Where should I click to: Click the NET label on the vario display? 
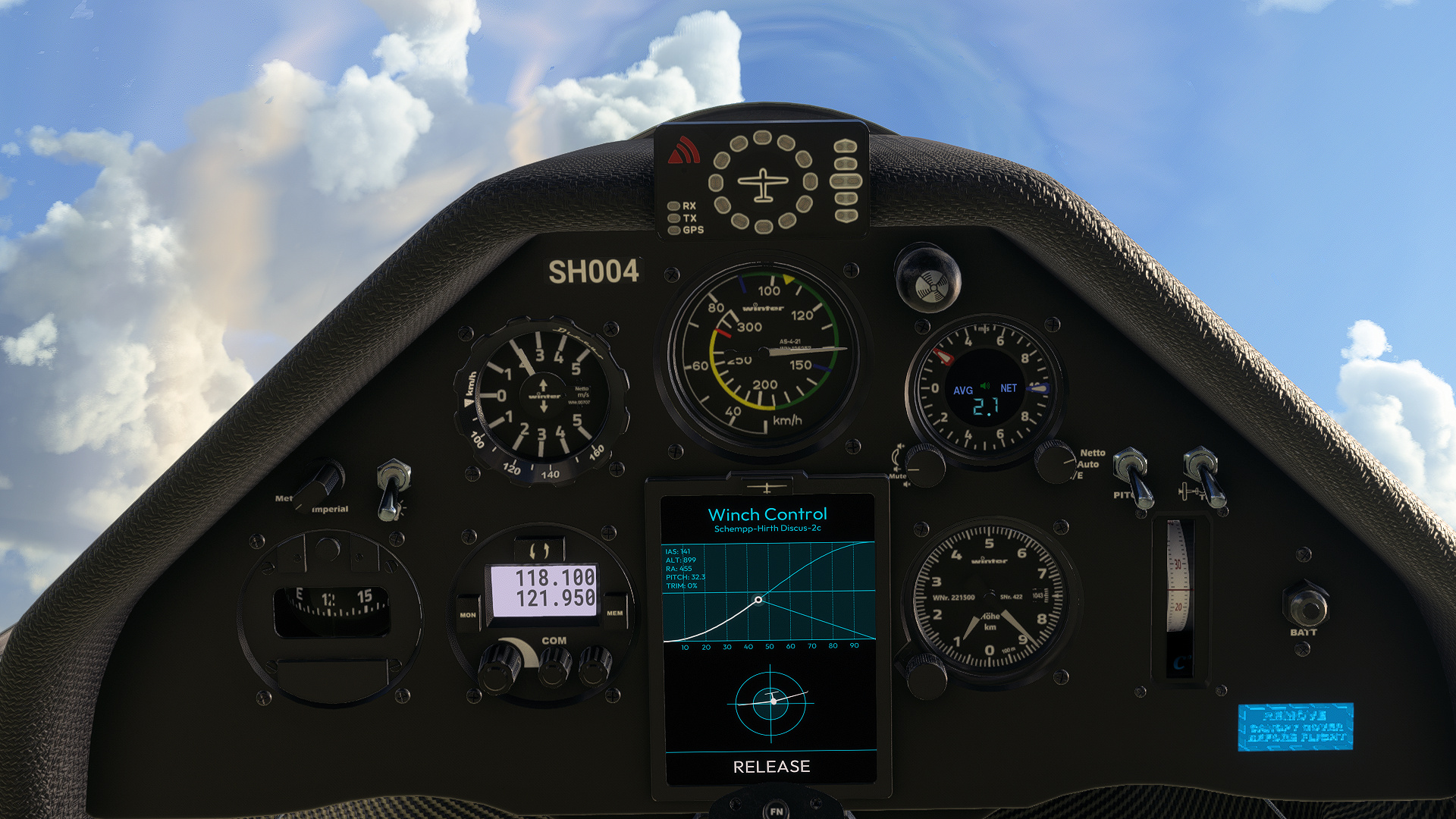(x=1009, y=388)
